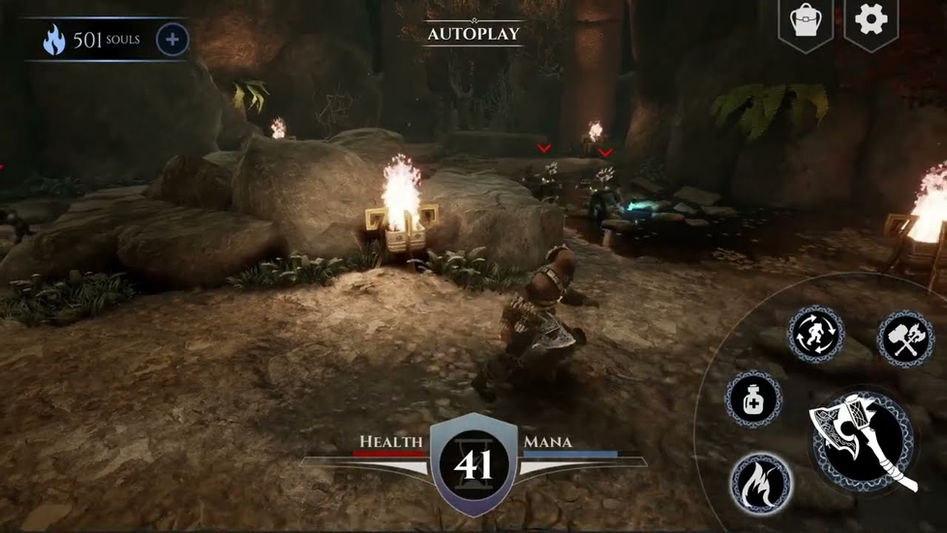Open the backpack inventory
This screenshot has width=947, height=533.
point(805,21)
